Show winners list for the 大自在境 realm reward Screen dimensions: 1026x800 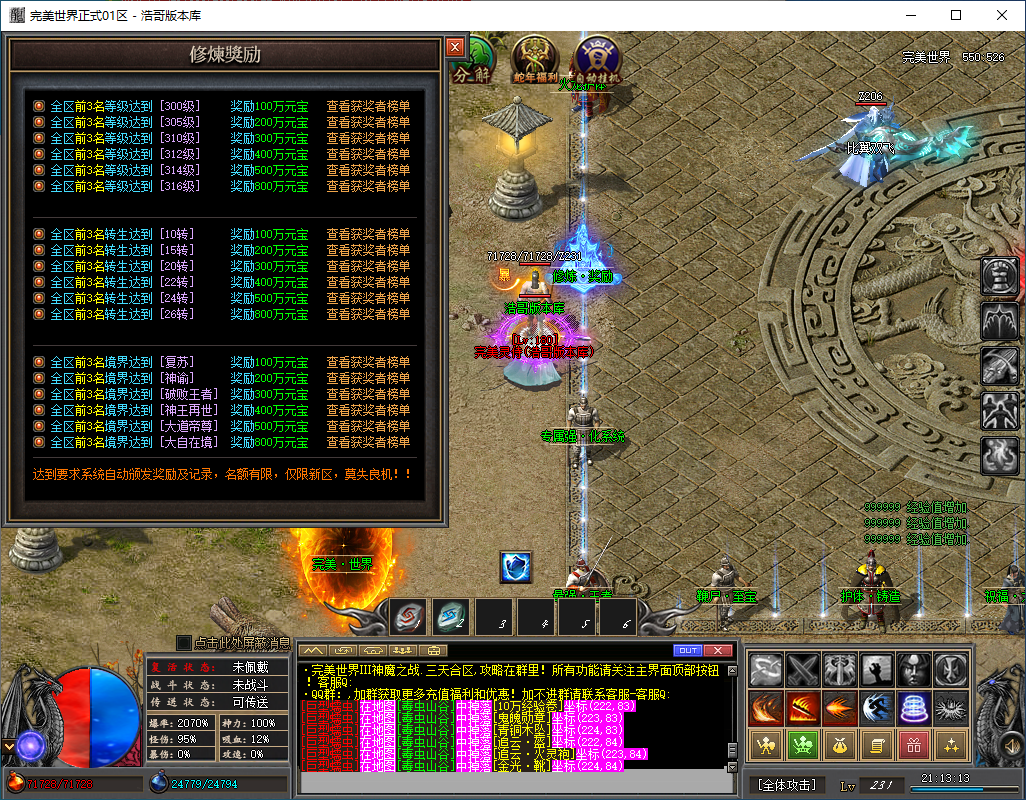[368, 442]
